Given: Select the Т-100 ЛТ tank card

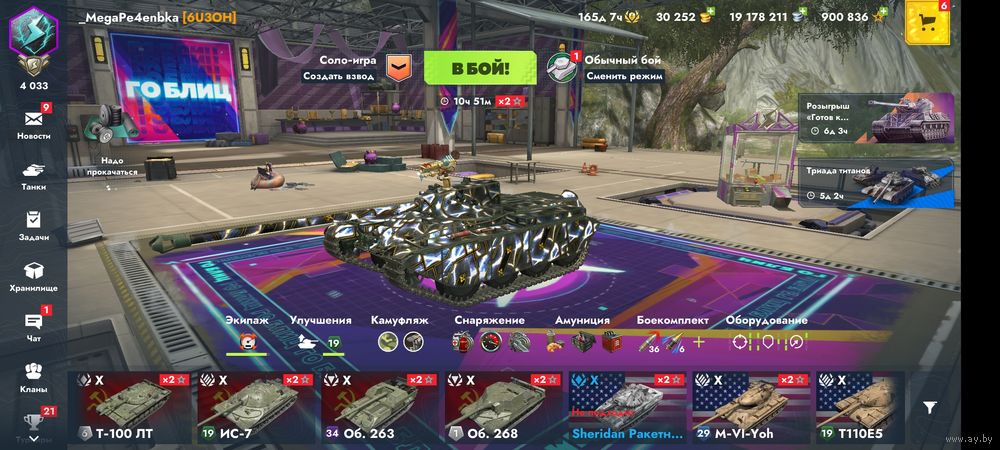Looking at the screenshot, I should pos(130,408).
